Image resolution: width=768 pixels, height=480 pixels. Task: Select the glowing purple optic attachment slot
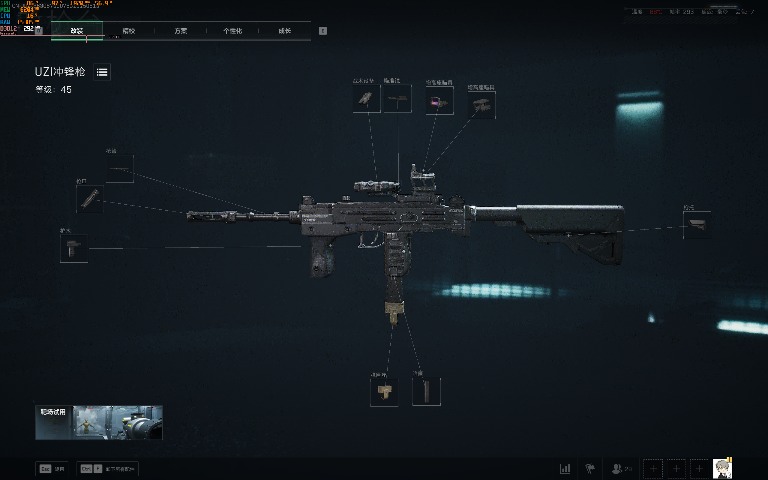point(439,100)
